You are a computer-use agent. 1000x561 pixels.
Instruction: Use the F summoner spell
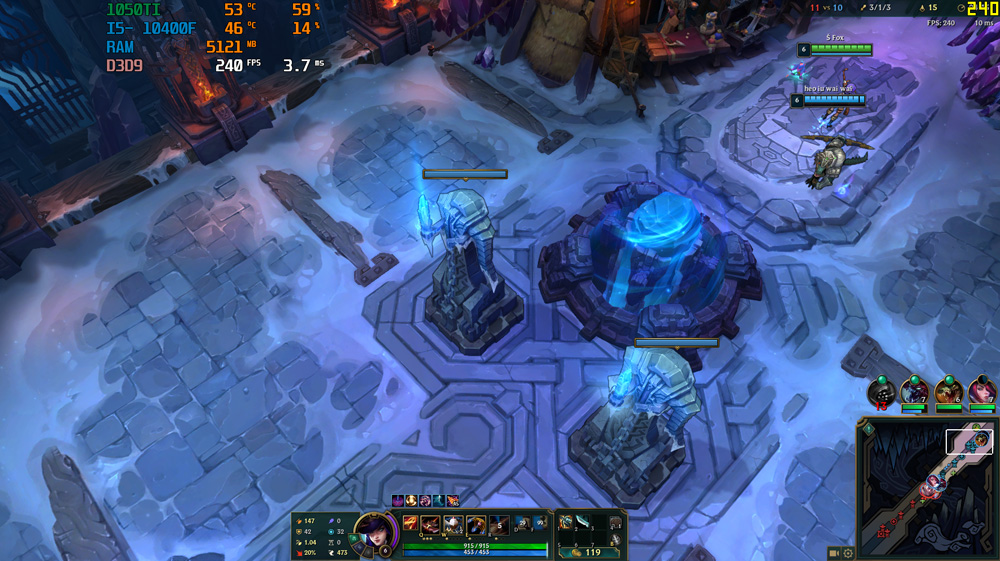click(539, 523)
